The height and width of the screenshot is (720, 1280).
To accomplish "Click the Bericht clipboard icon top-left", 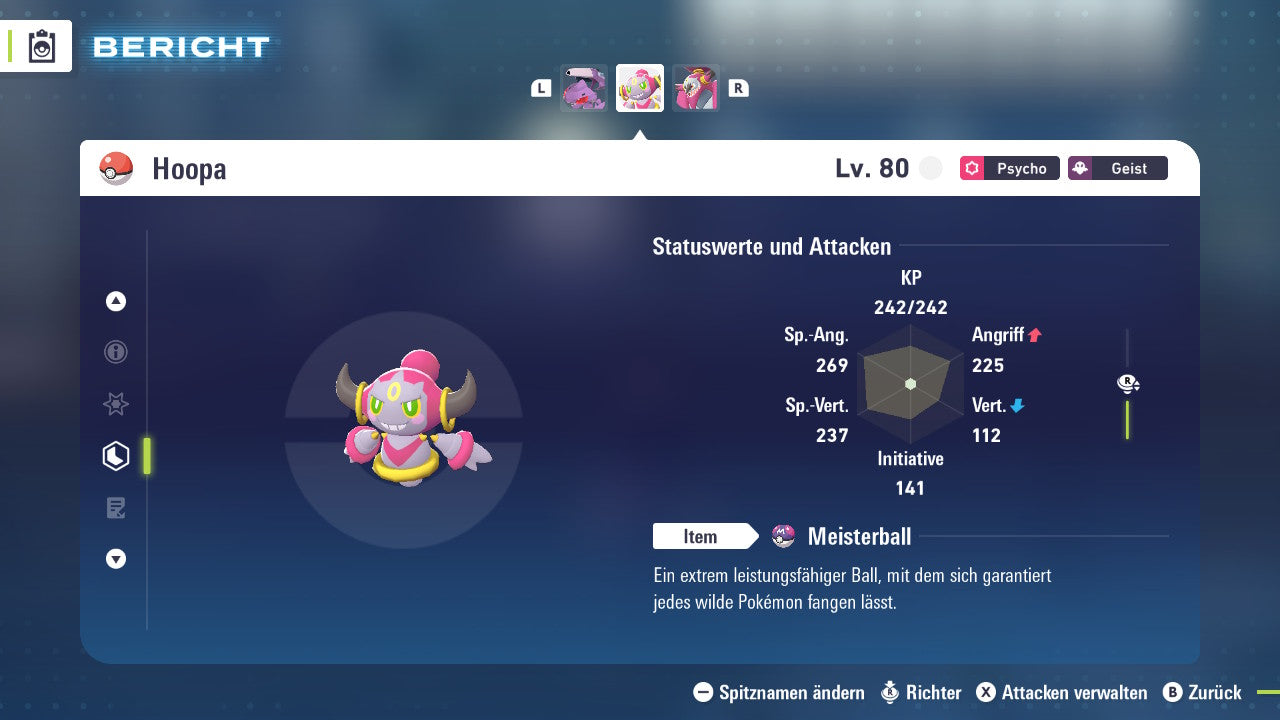I will click(42, 46).
